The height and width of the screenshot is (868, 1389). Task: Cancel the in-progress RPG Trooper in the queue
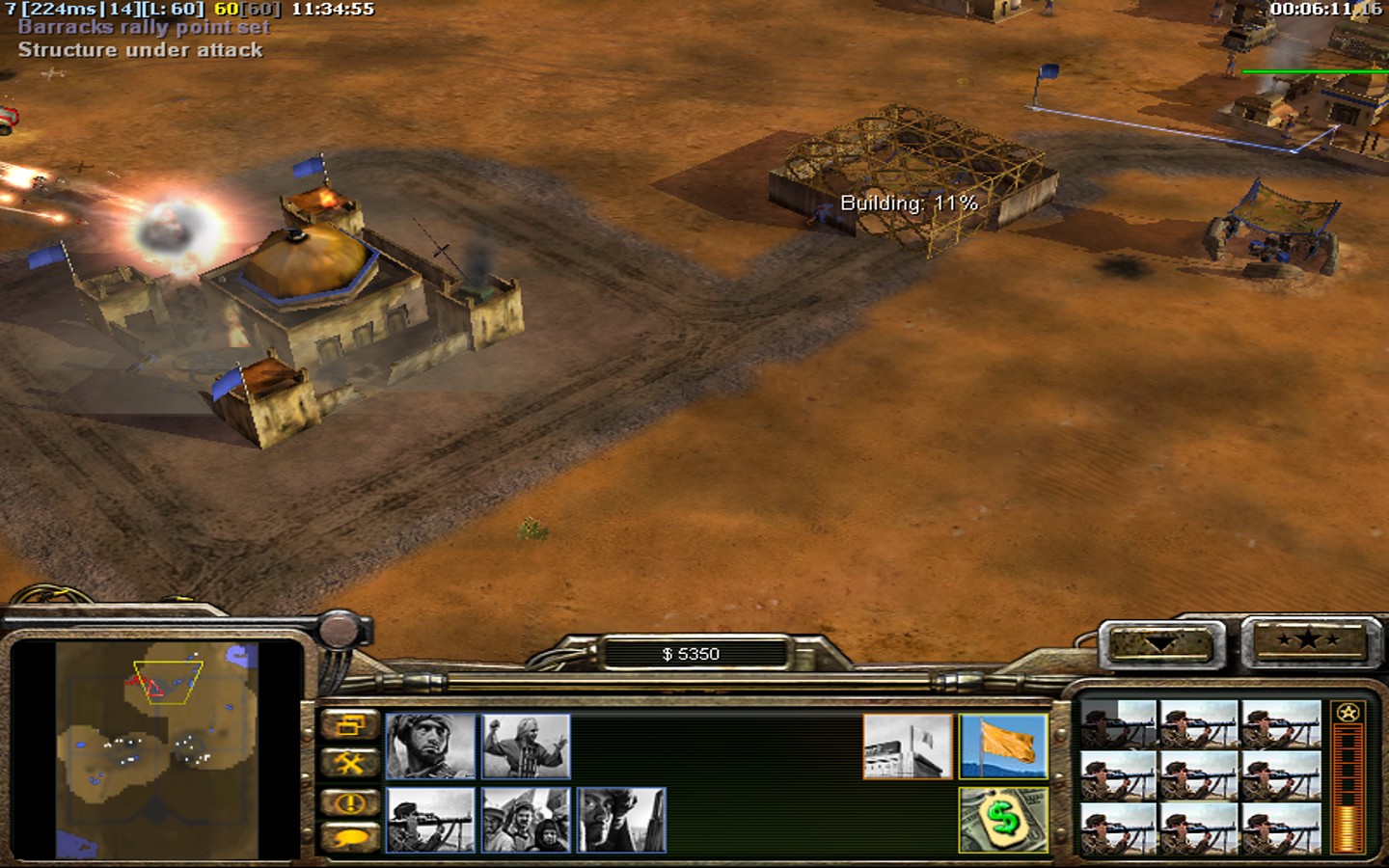pos(1119,725)
